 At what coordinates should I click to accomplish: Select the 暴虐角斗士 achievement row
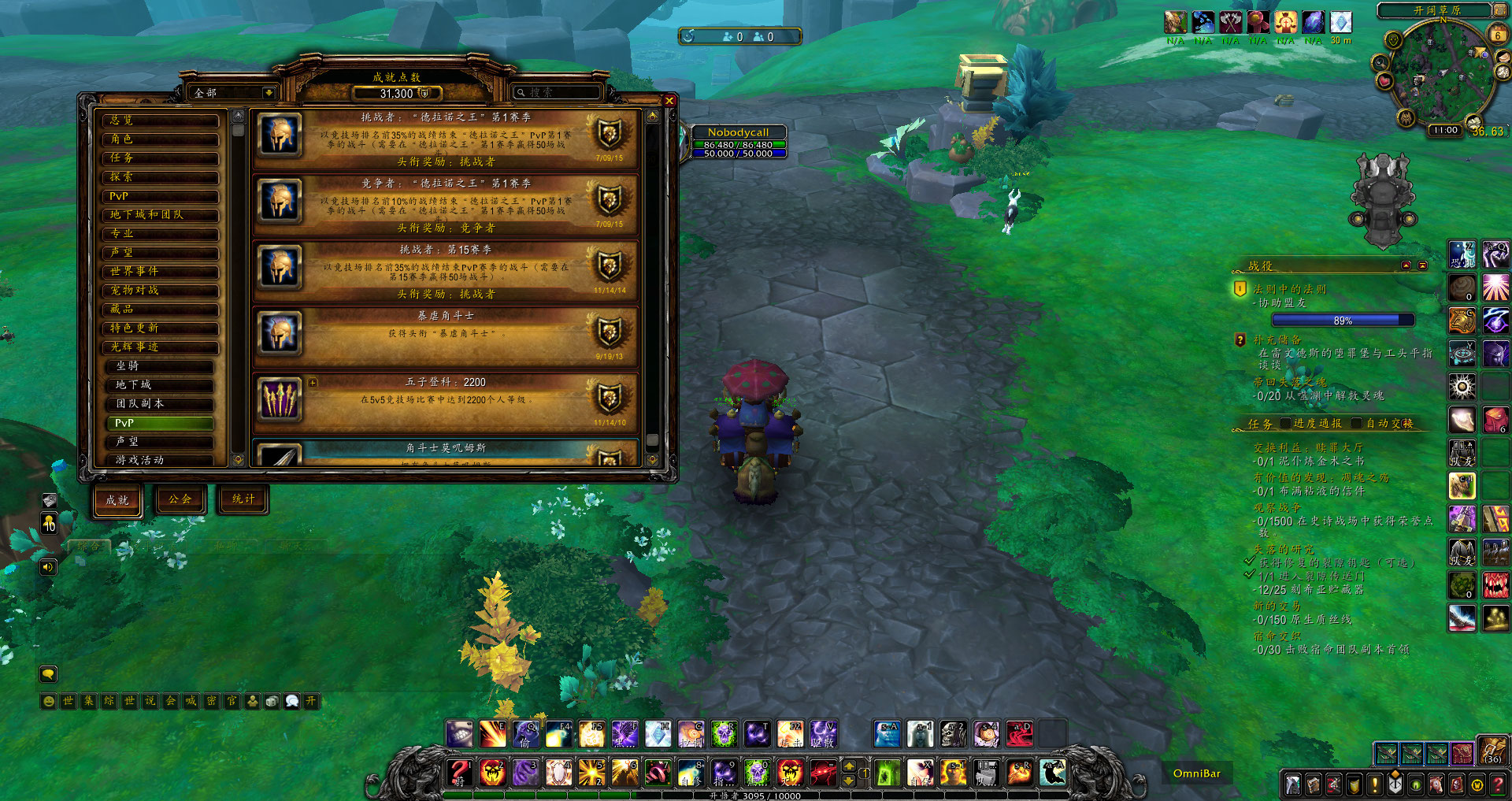[x=445, y=335]
